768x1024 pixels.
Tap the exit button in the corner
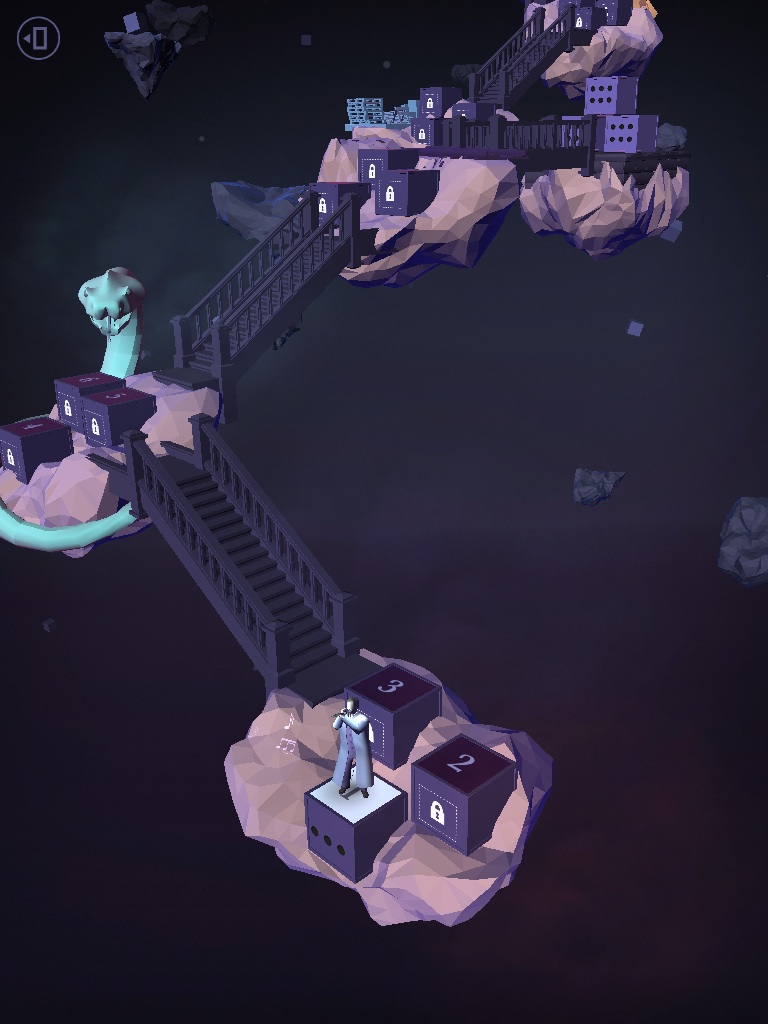[x=38, y=39]
